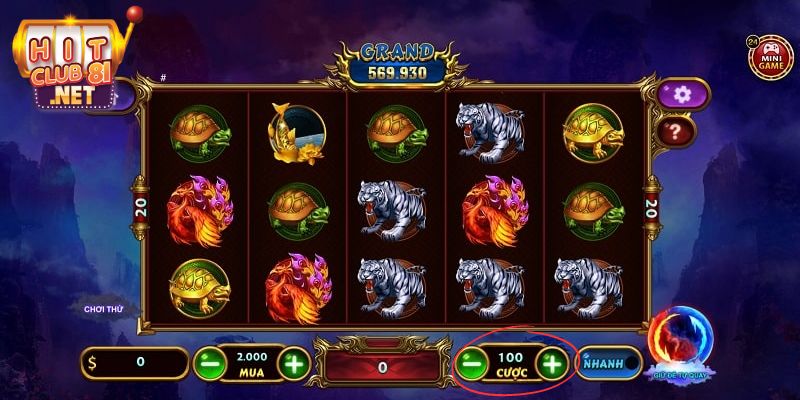Increase the MUA amount with plus
800x400 pixels.
coord(292,362)
